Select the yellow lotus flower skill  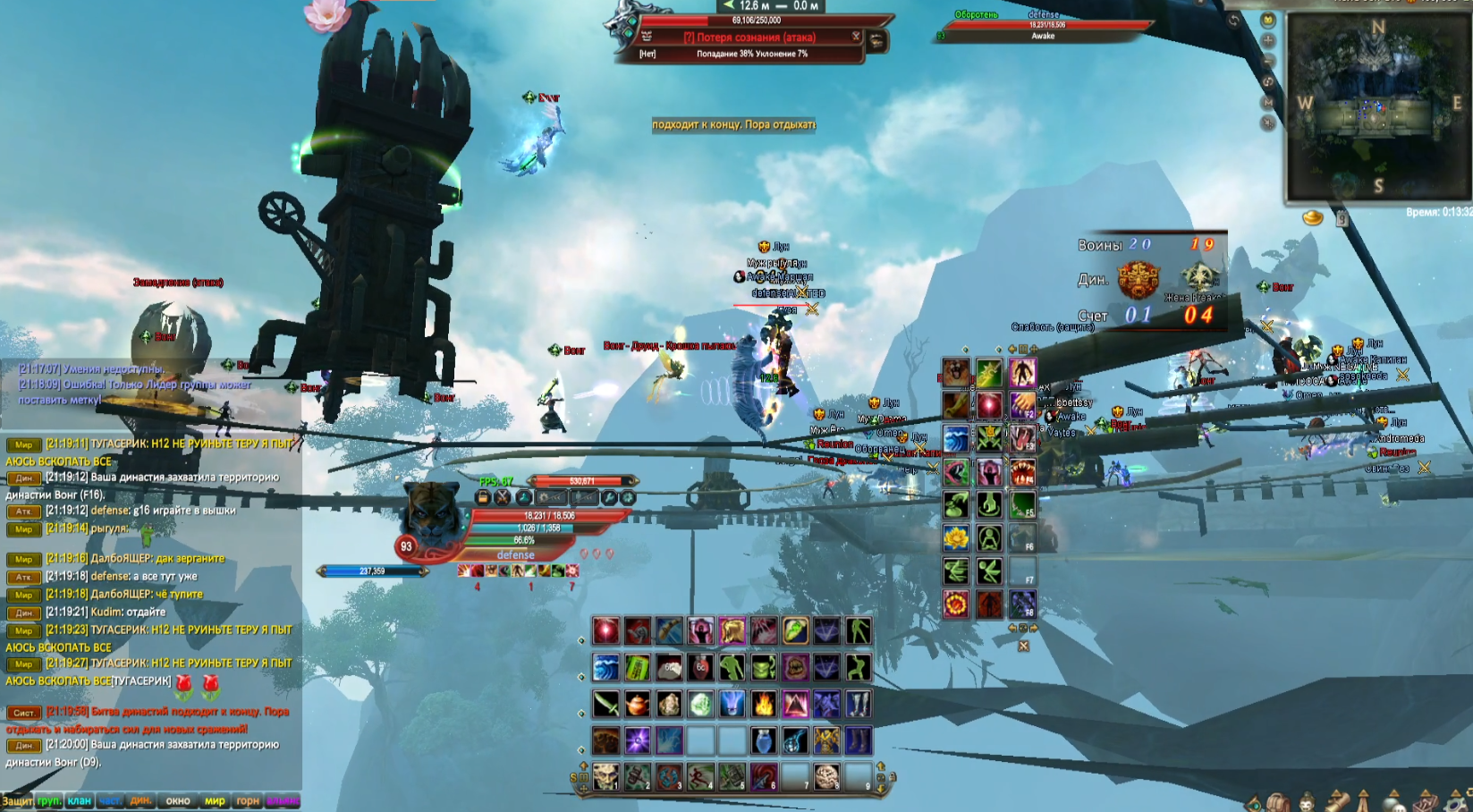pyautogui.click(x=956, y=537)
